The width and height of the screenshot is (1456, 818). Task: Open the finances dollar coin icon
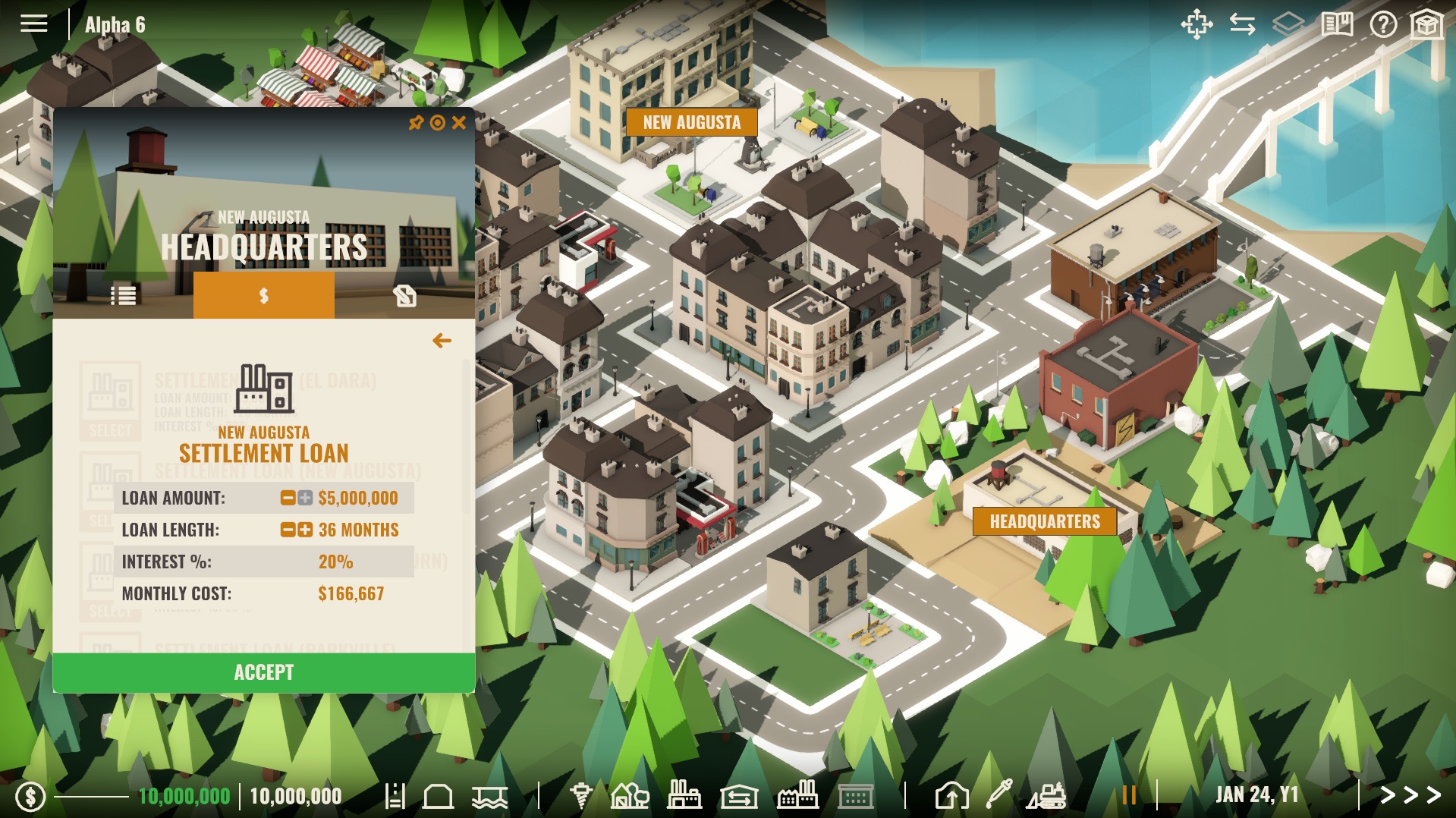[x=30, y=796]
